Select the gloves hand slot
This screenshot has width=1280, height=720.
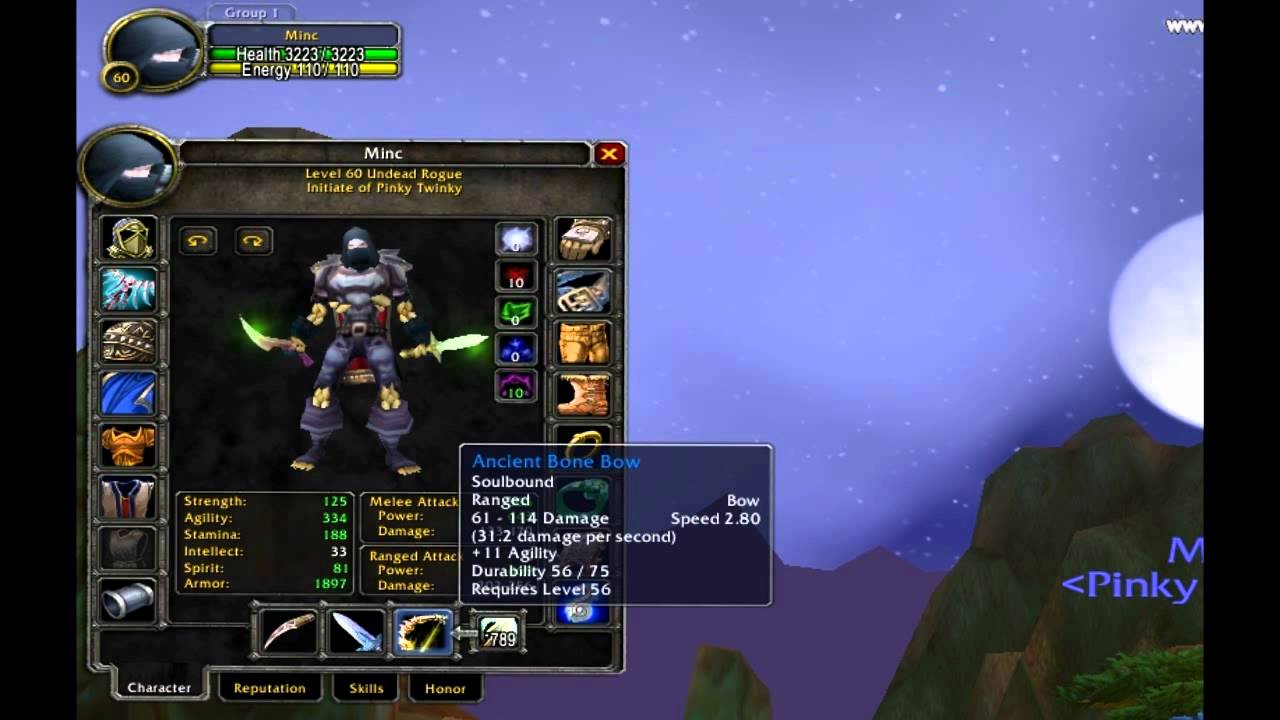tap(584, 238)
